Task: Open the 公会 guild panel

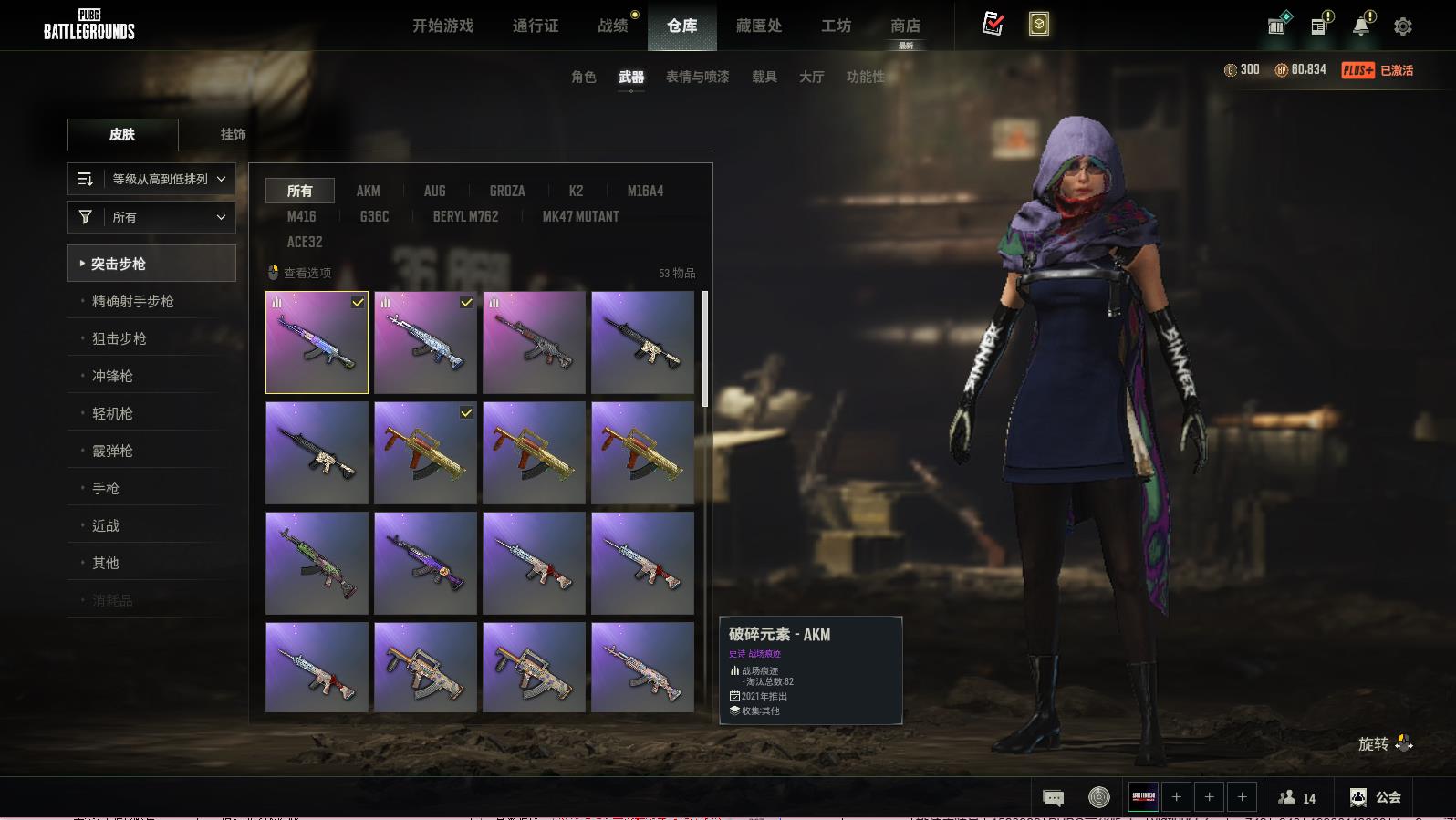Action: 1376,797
